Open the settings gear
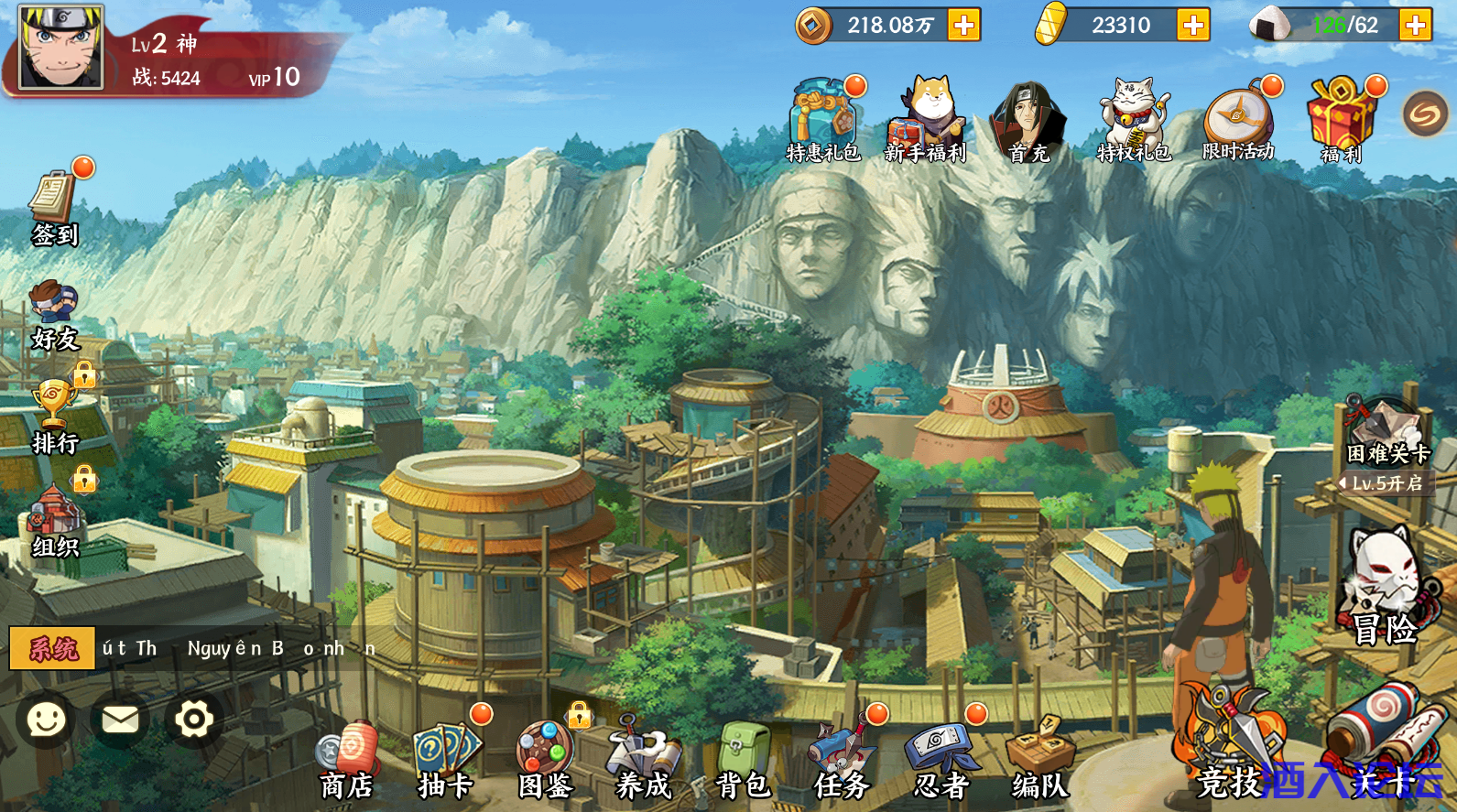This screenshot has width=1457, height=812. coord(194,720)
